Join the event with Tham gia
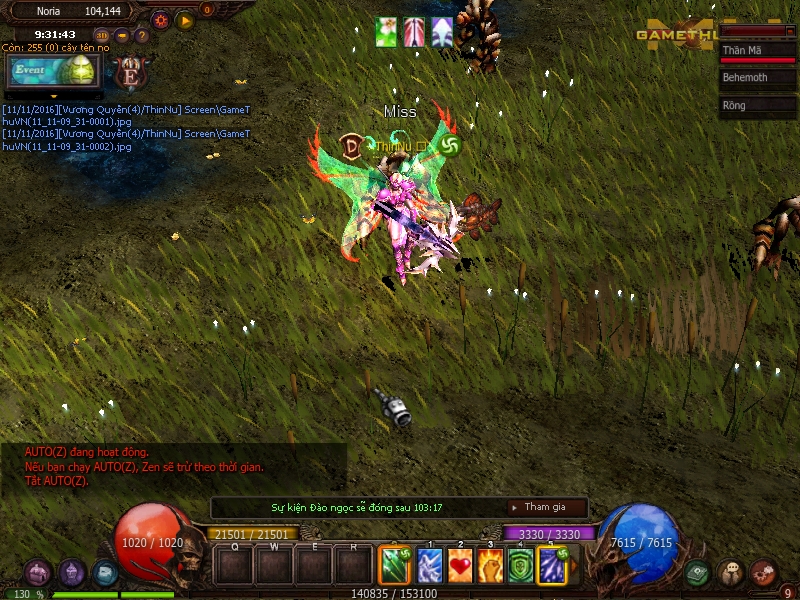The image size is (800, 600). tap(546, 508)
